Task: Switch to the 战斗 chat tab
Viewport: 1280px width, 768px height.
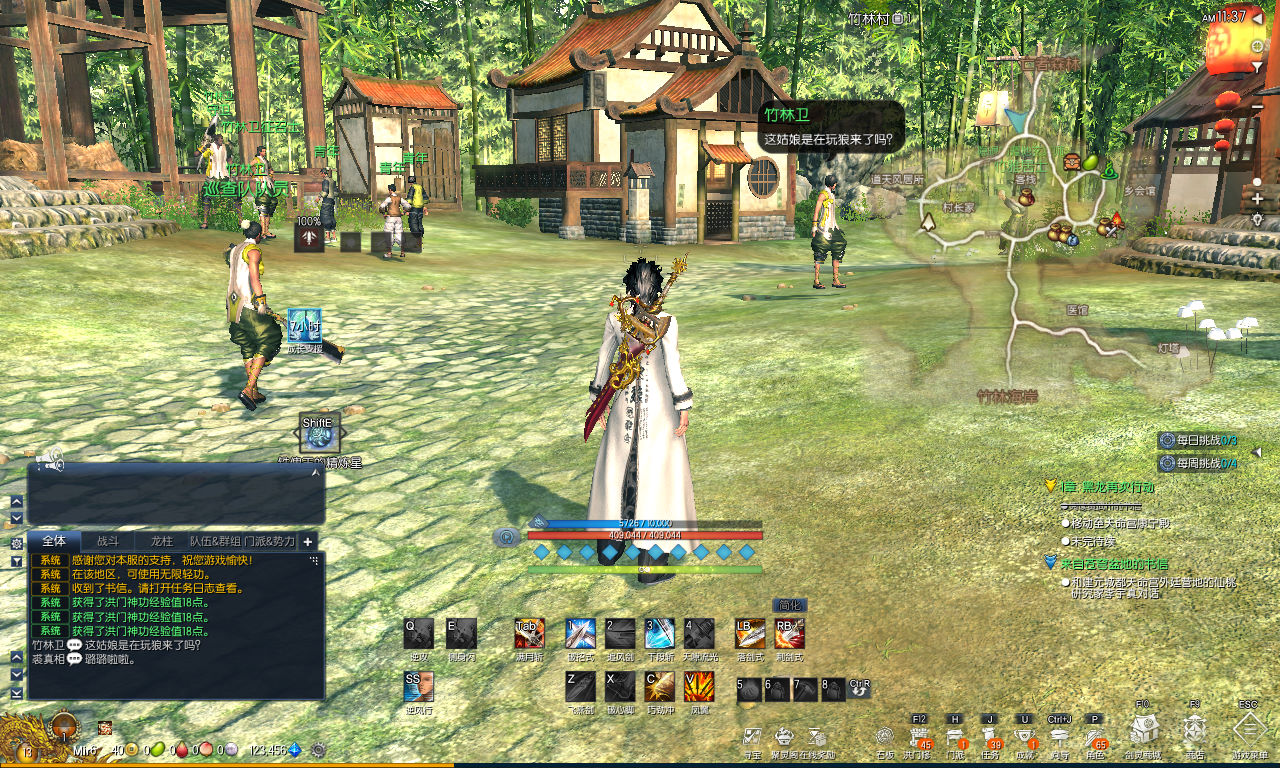Action: [x=107, y=541]
